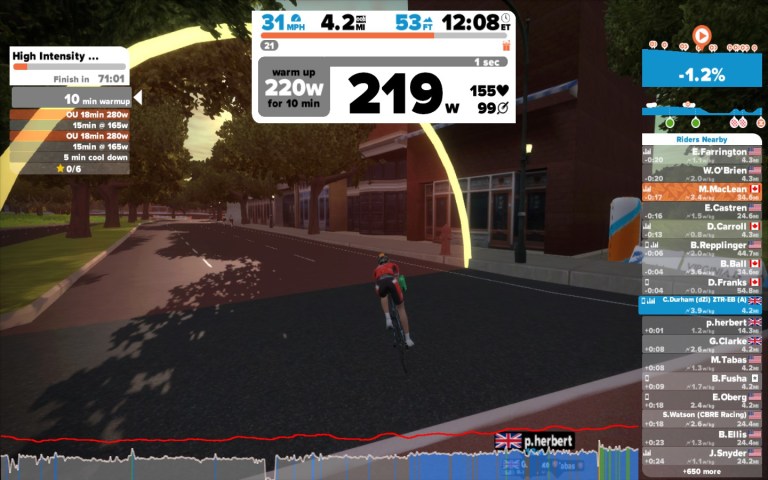The image size is (768, 480).
Task: Click p.herbert in the Riders Nearby list
Action: 703,325
